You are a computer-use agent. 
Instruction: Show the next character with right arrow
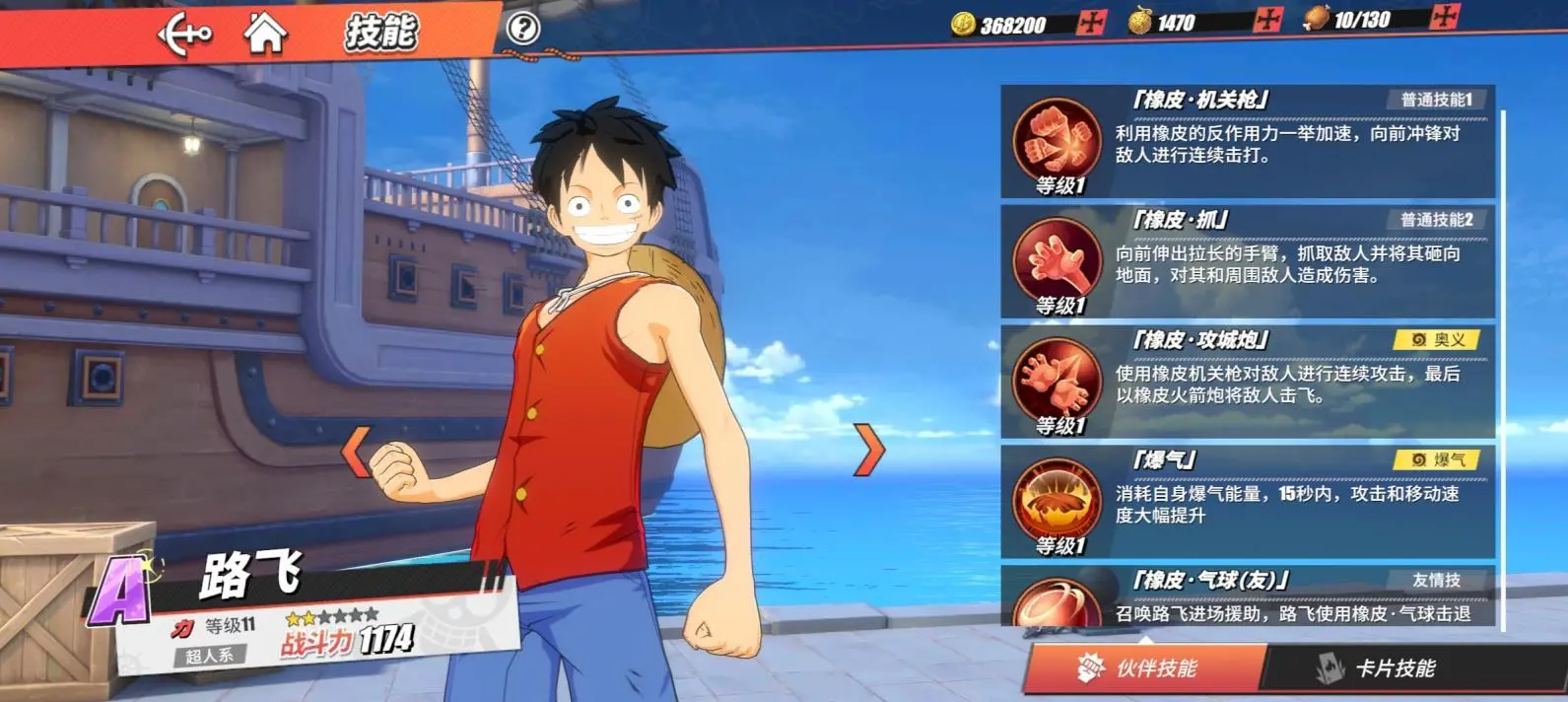click(x=868, y=451)
